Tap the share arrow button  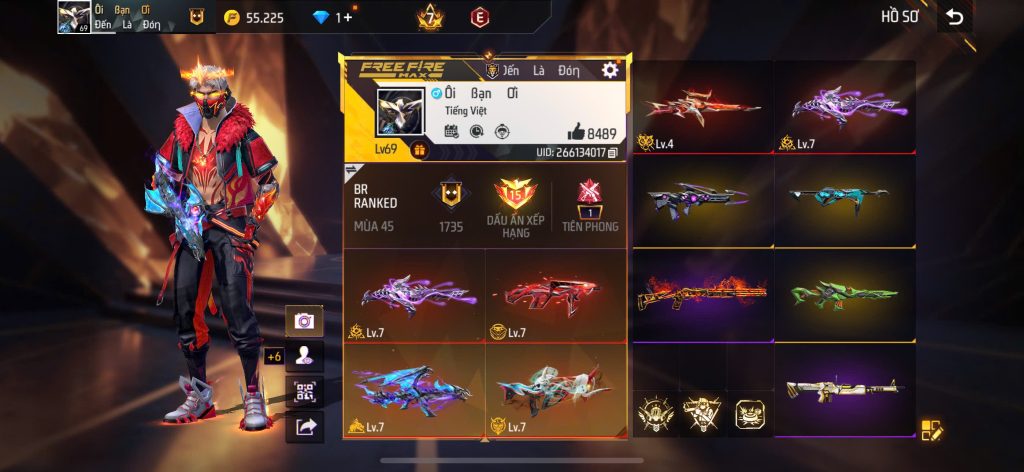[x=304, y=428]
